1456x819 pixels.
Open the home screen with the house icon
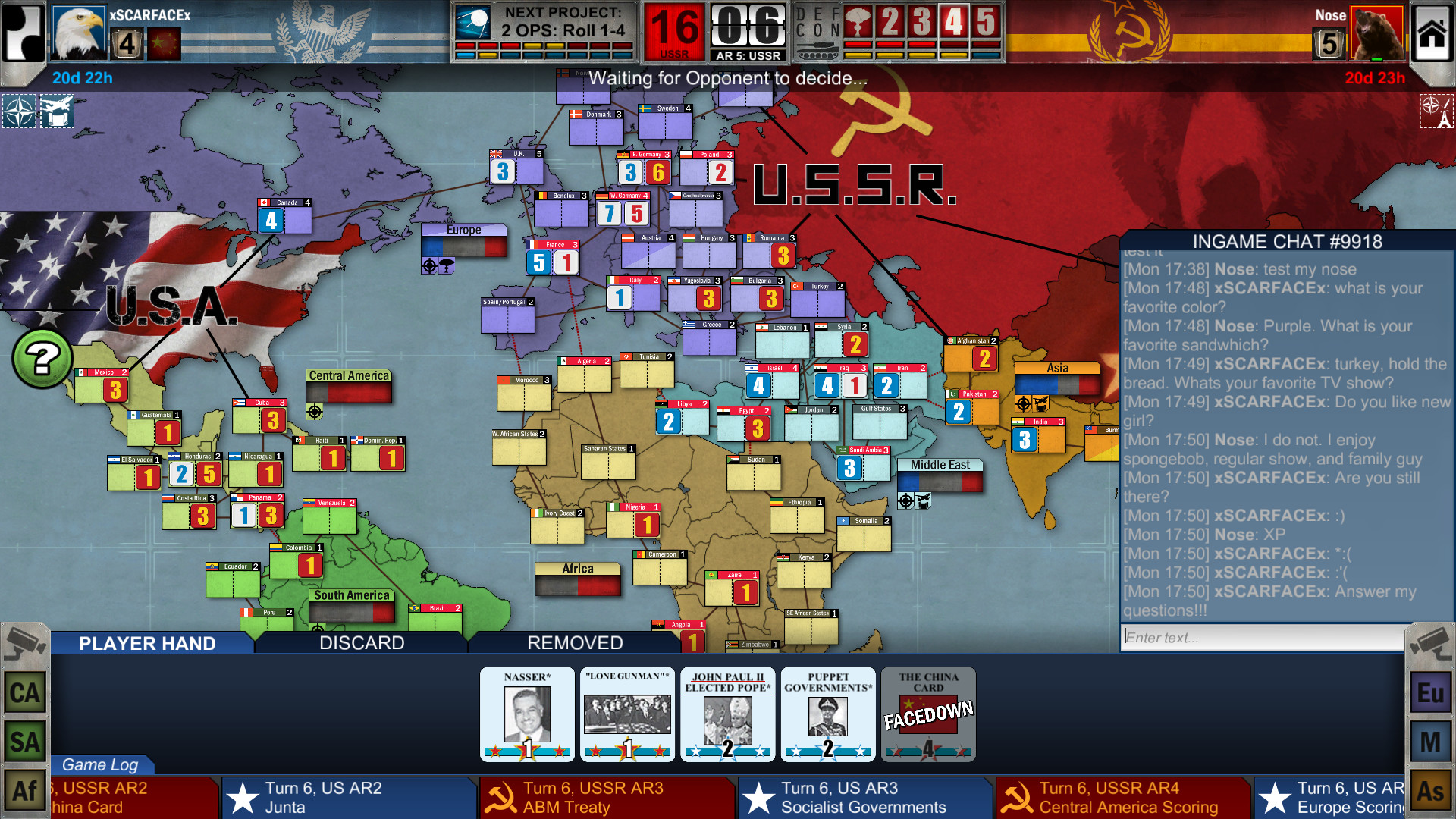tap(1432, 34)
